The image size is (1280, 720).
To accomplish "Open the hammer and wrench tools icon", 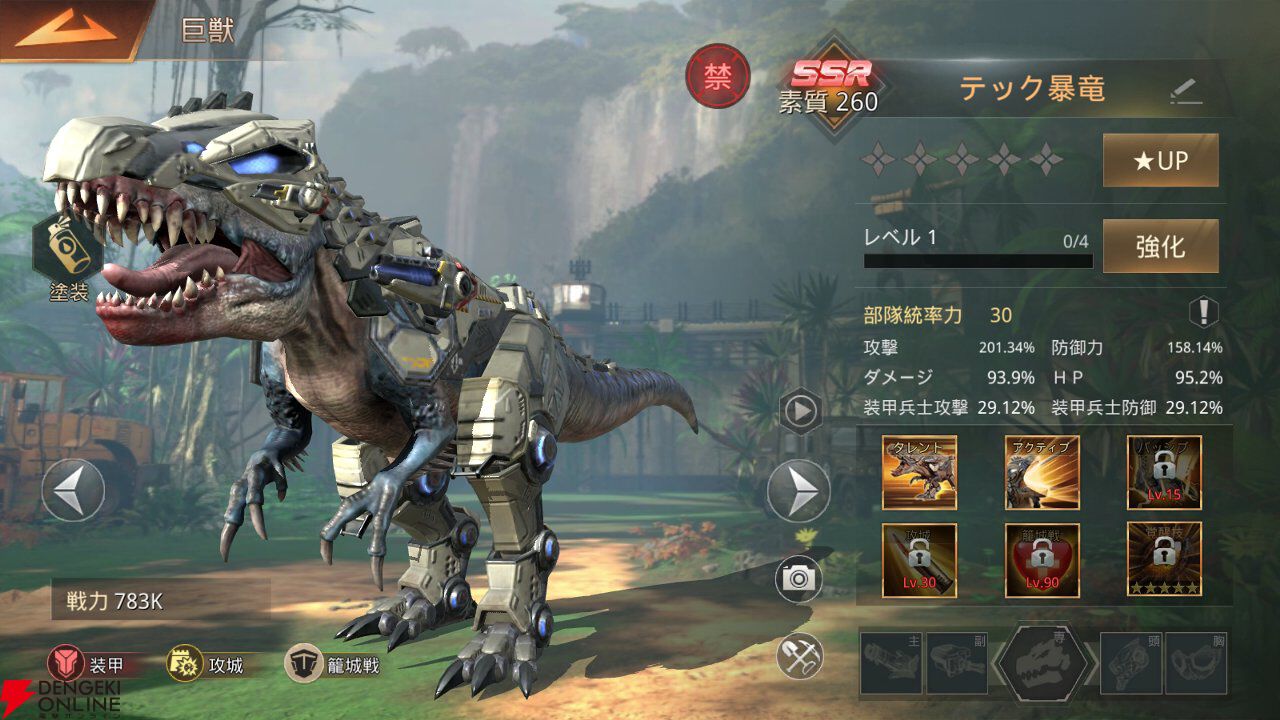I will 799,656.
